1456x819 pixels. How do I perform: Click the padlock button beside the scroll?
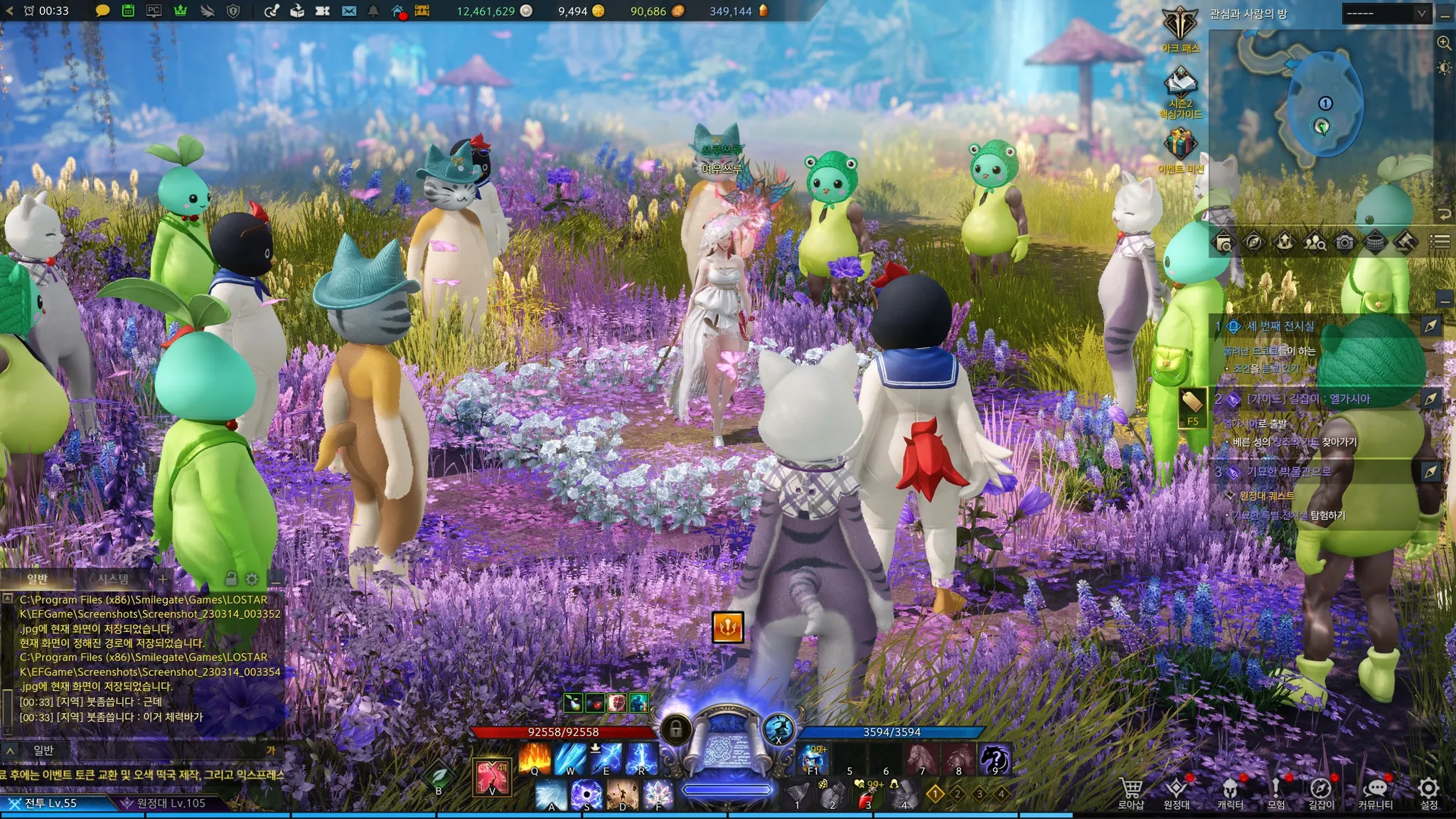point(676,729)
